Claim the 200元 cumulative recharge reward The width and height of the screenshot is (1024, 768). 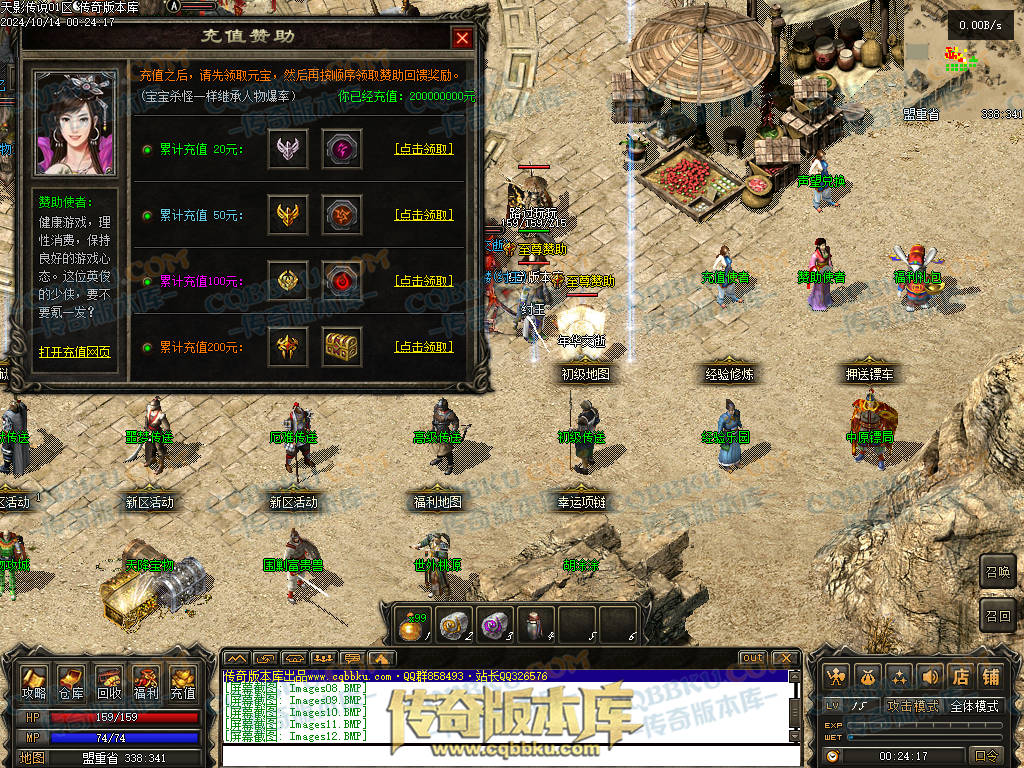click(424, 347)
